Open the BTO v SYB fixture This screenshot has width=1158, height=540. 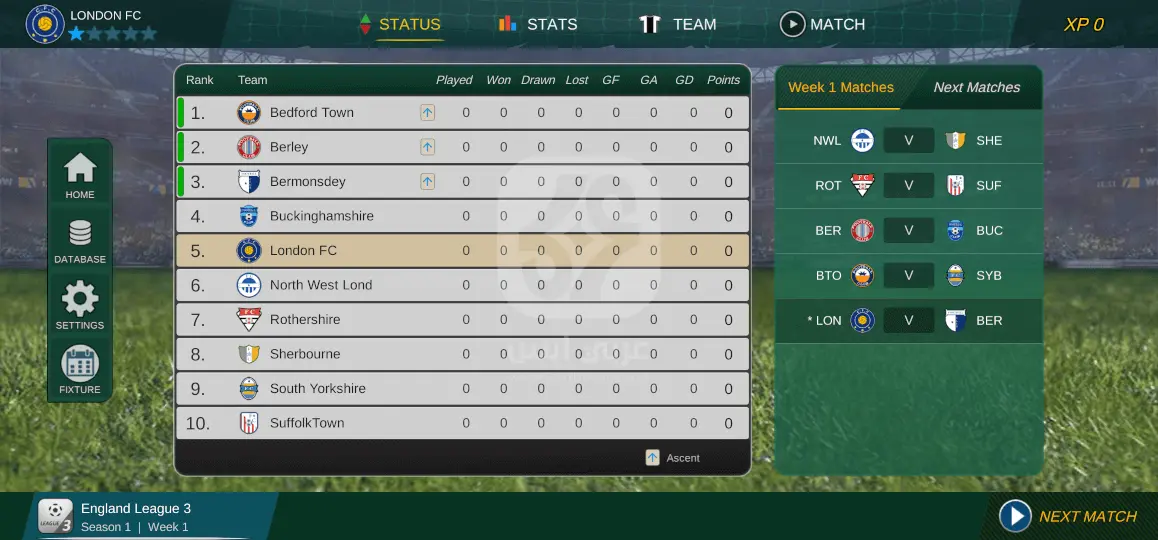[908, 276]
